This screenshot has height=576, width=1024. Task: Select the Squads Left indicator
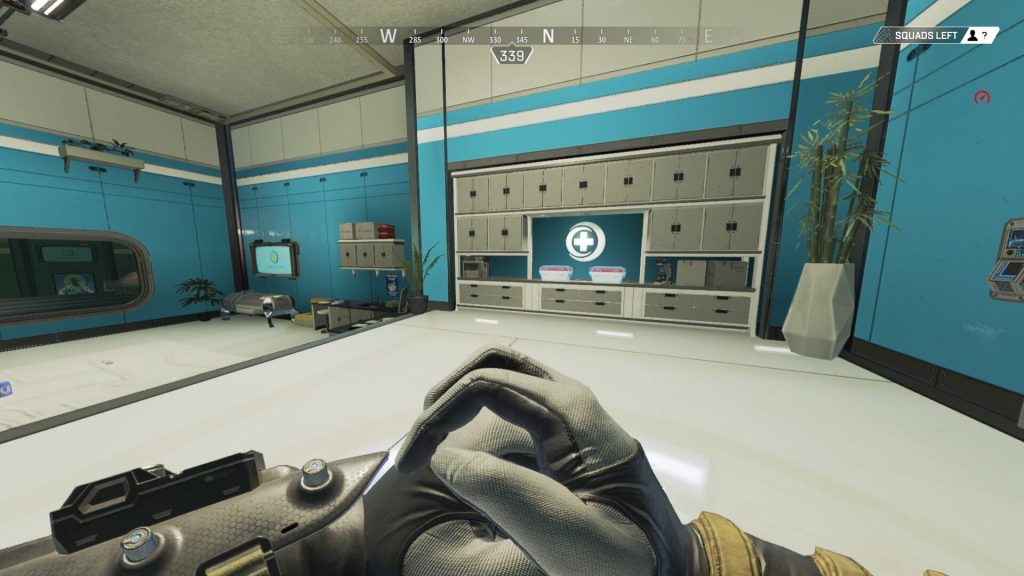(935, 35)
